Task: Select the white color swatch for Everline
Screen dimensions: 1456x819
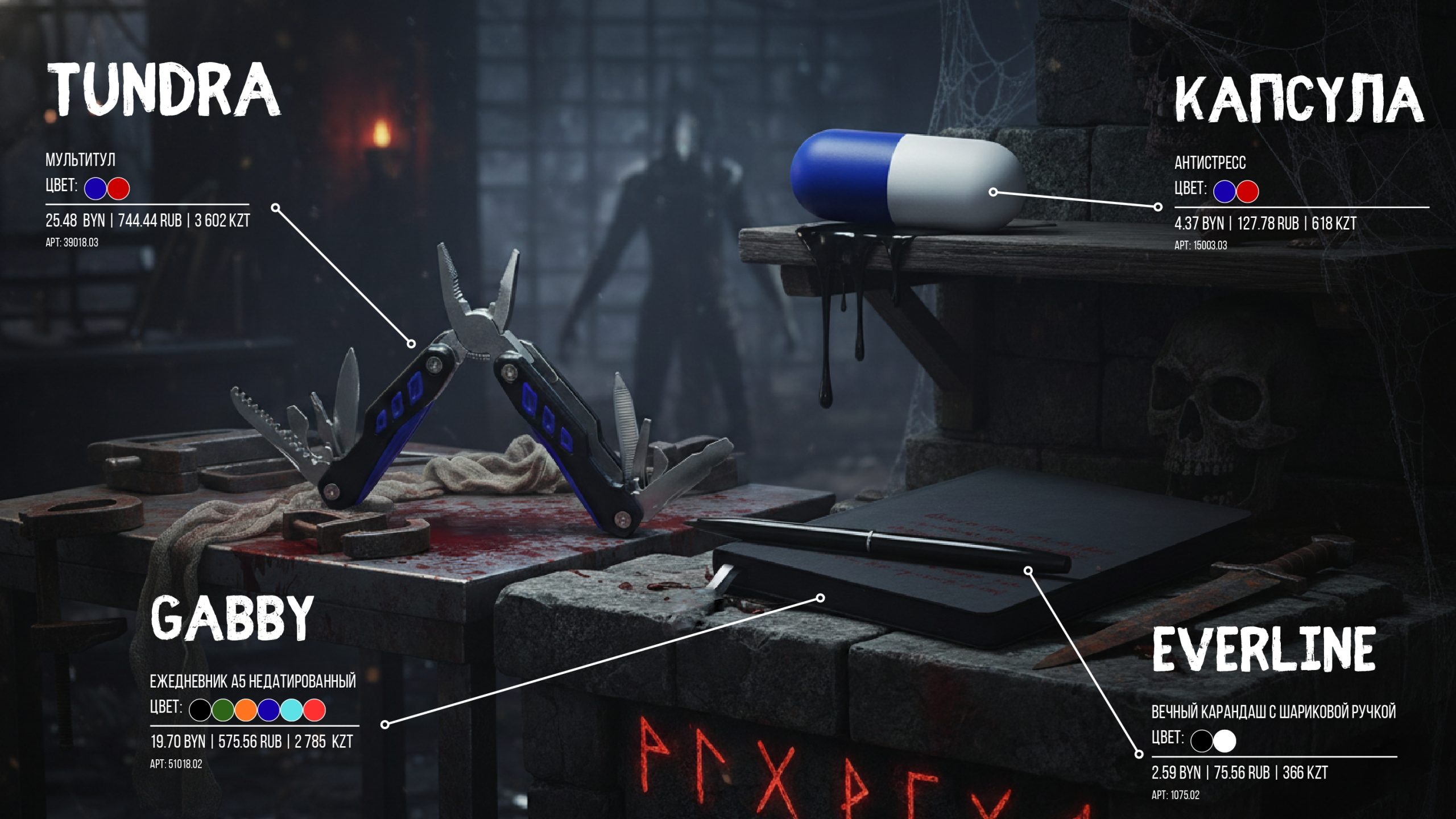Action: (x=1225, y=741)
